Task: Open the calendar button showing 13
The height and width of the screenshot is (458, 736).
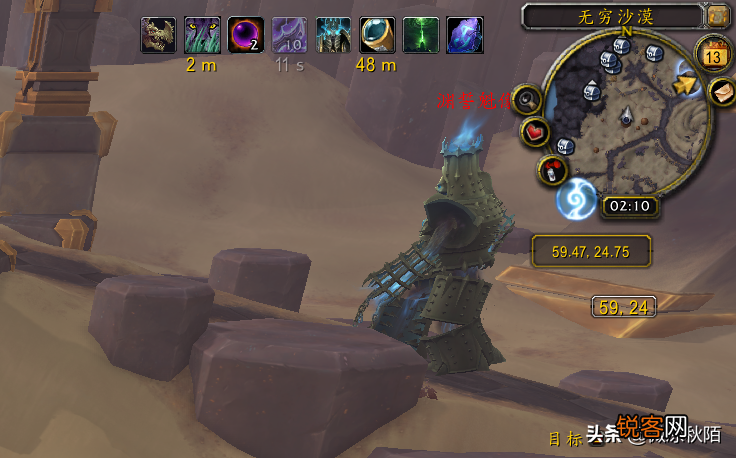Action: [714, 53]
